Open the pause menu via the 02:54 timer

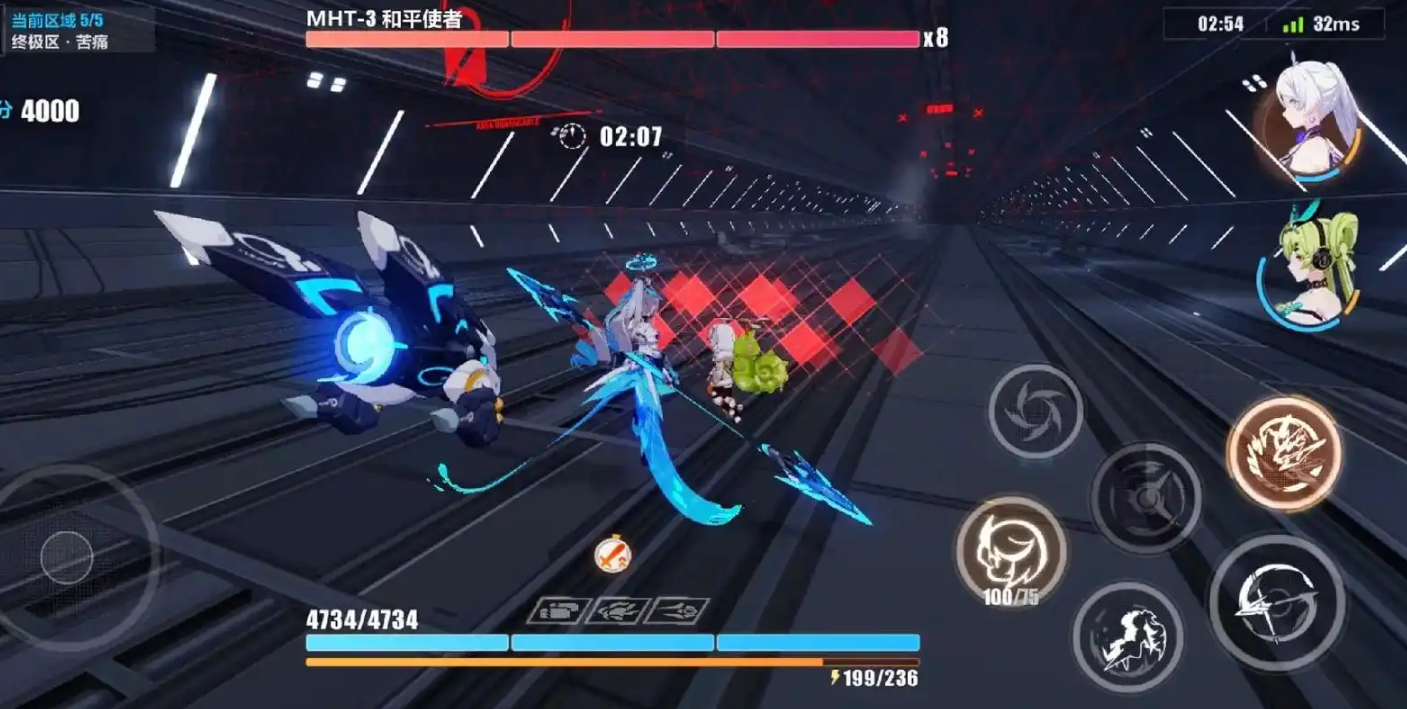[x=1220, y=24]
